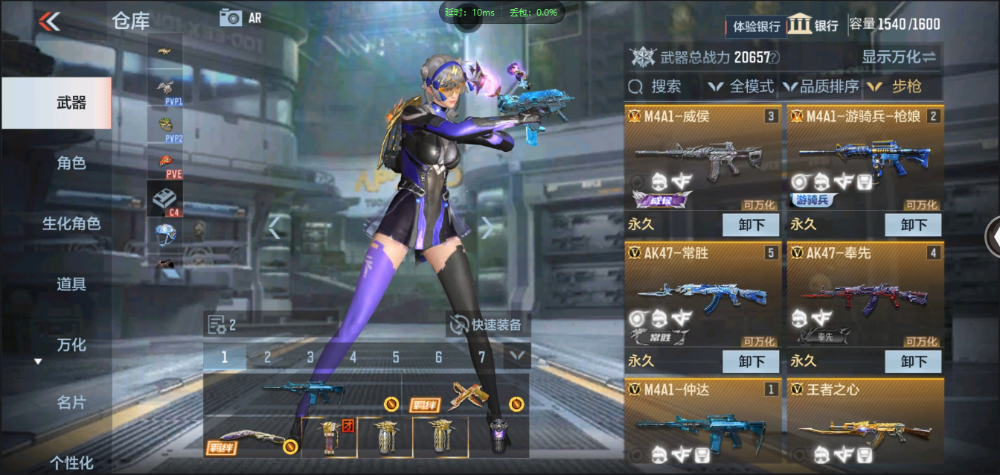
Task: Open the 步枪 weapon type dropdown
Action: tap(900, 87)
